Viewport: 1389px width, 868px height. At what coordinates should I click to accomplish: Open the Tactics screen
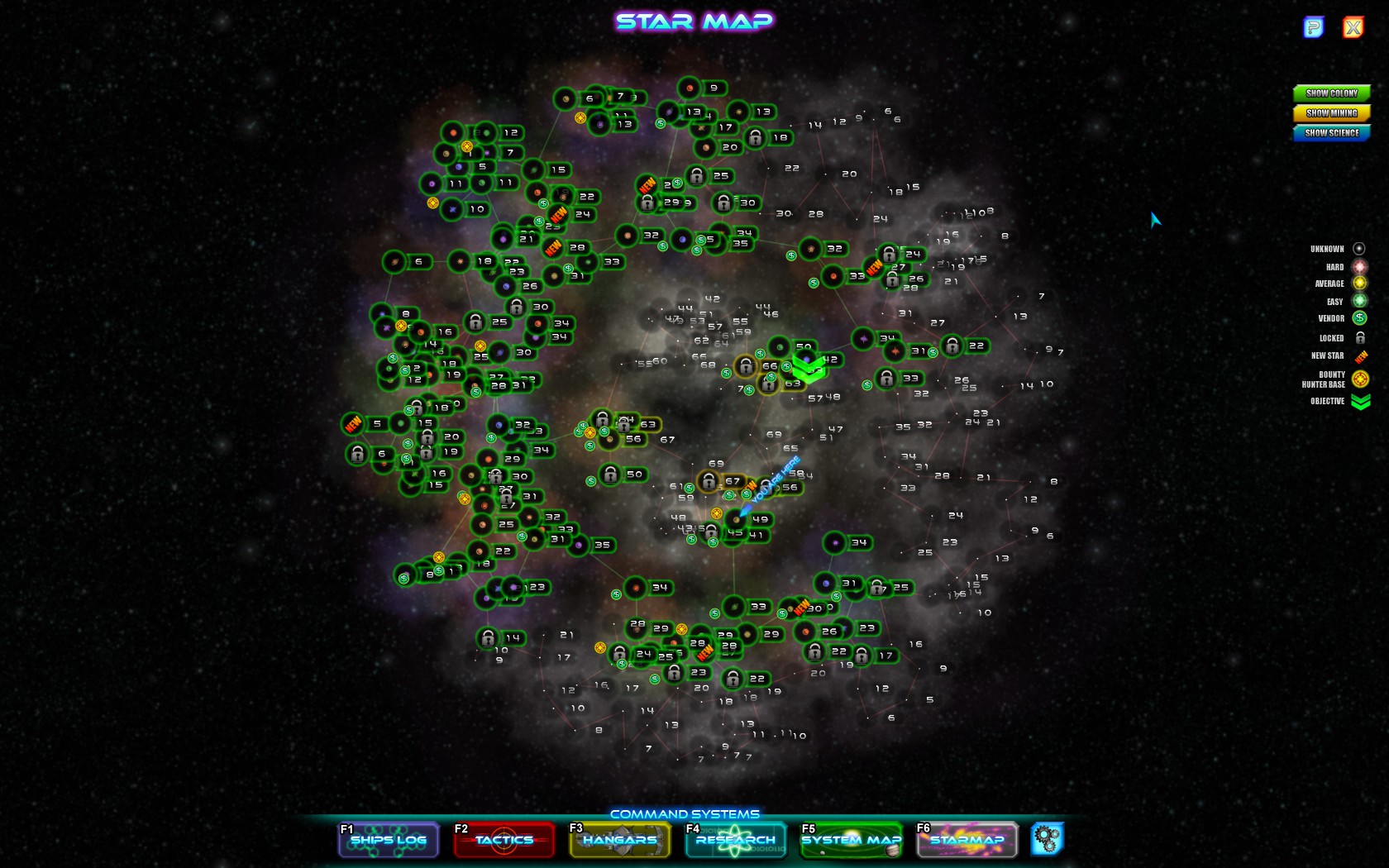(x=504, y=840)
